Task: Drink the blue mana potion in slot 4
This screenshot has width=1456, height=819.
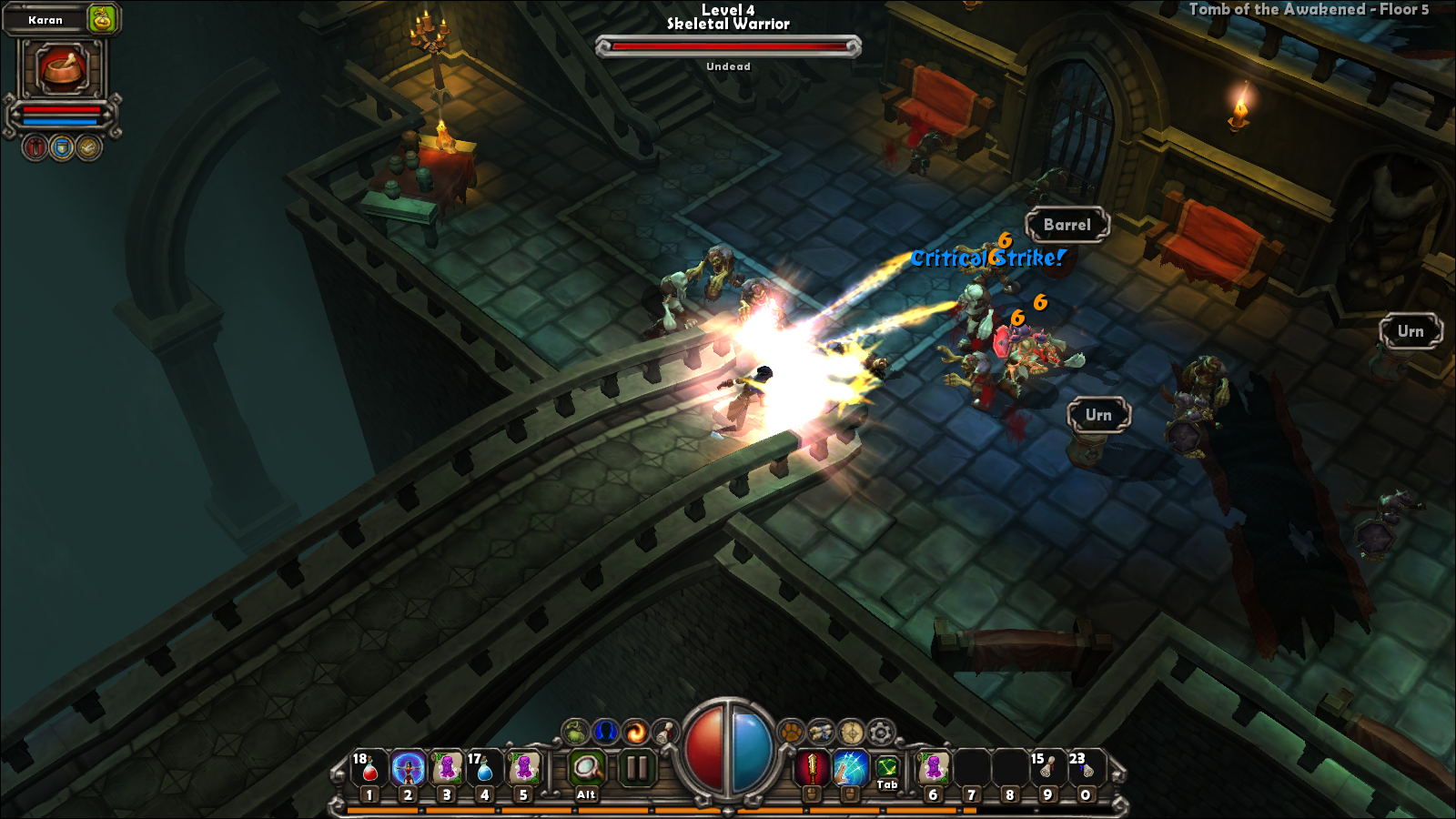Action: (484, 769)
